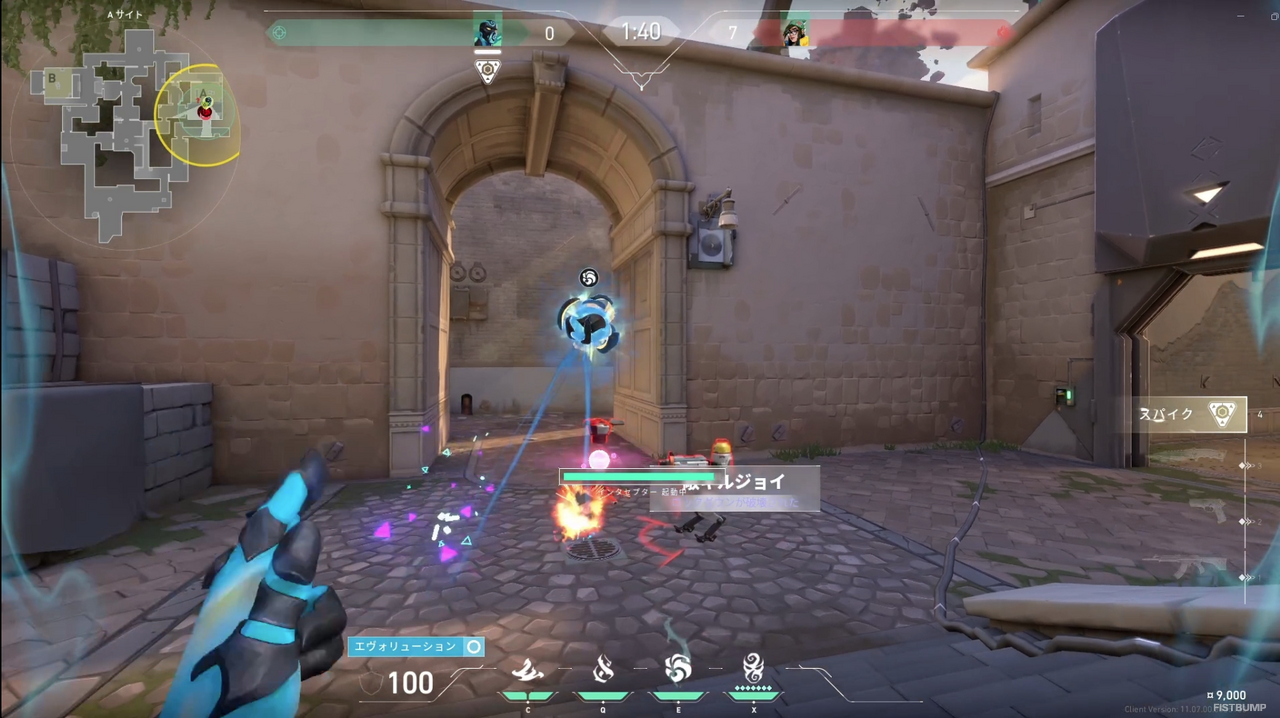Activate the X ultimate ability icon
This screenshot has height=718, width=1280.
coord(754,667)
